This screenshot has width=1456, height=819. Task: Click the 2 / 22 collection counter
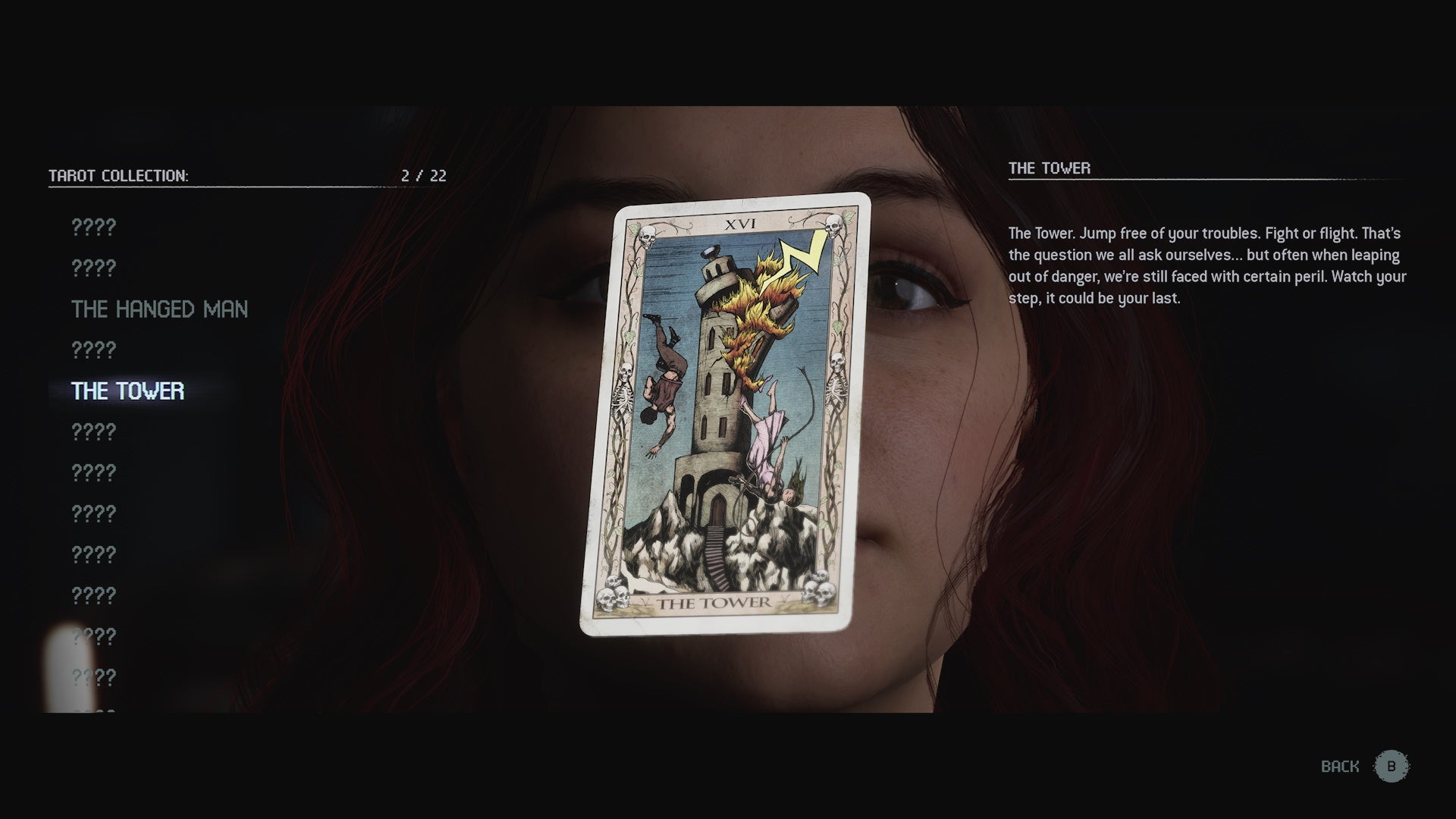coord(422,176)
